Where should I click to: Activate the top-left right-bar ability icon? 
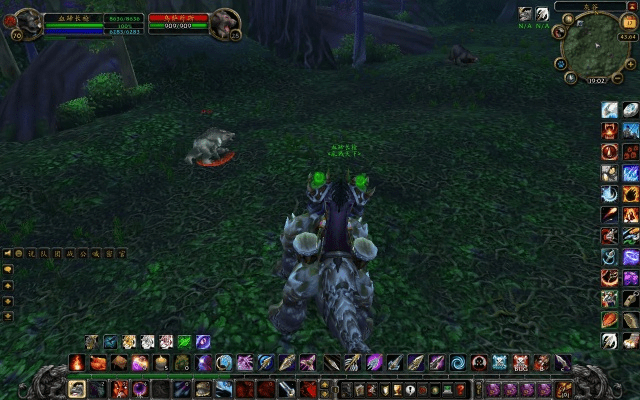click(x=608, y=110)
